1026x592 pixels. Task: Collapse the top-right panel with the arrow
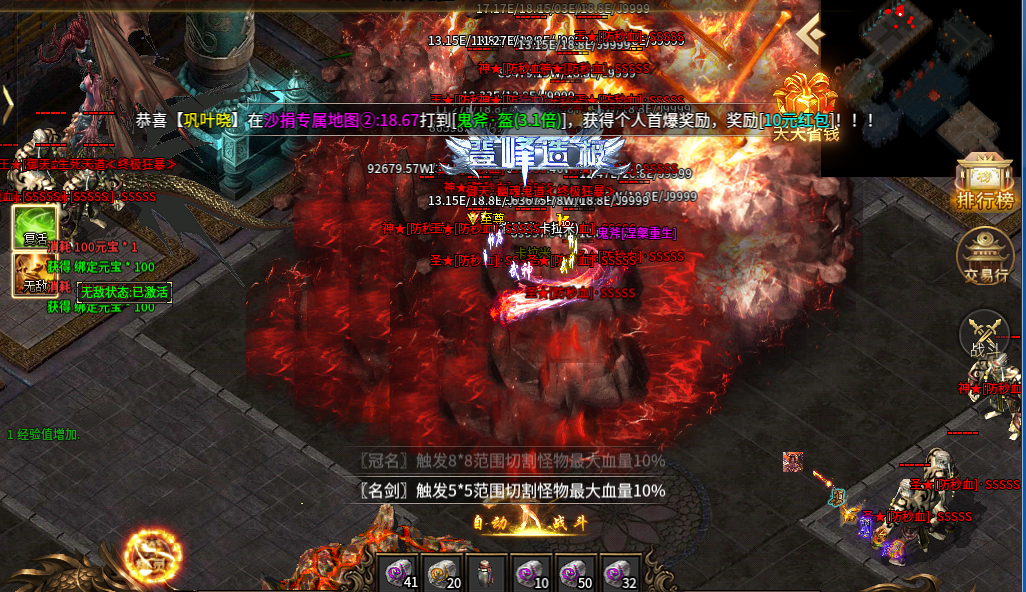tap(811, 38)
